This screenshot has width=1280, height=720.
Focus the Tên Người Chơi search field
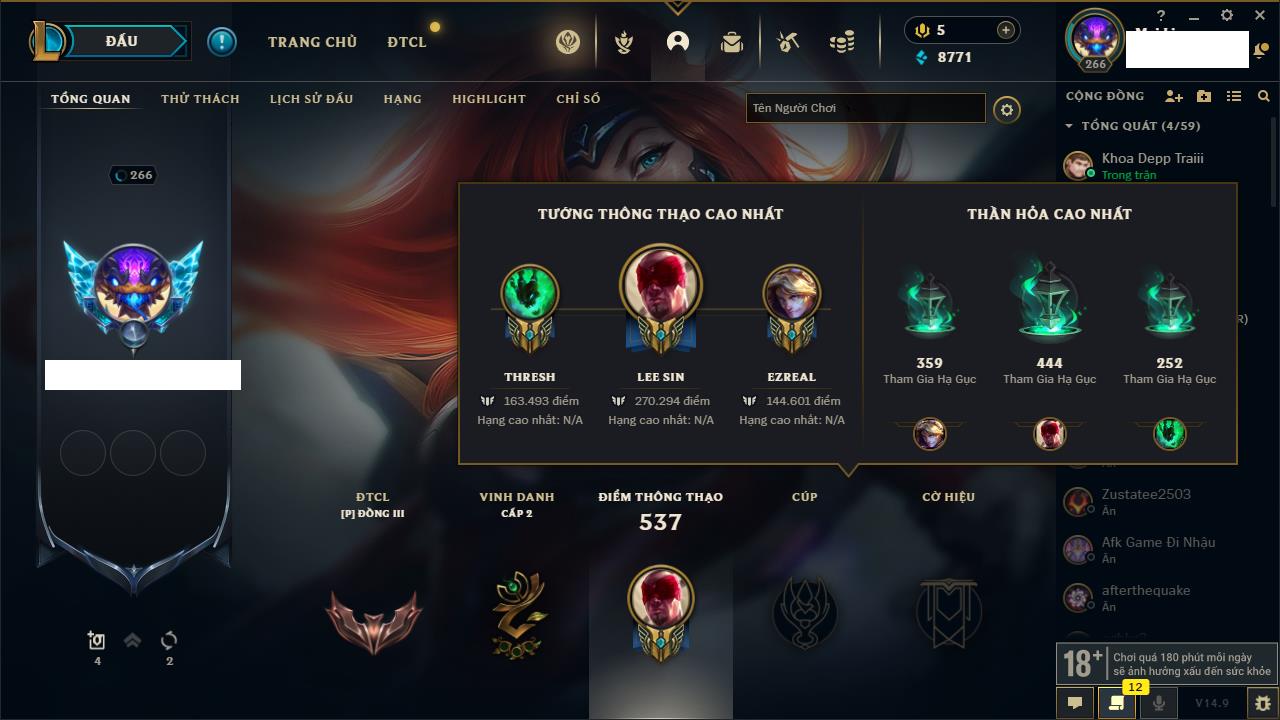click(x=865, y=108)
